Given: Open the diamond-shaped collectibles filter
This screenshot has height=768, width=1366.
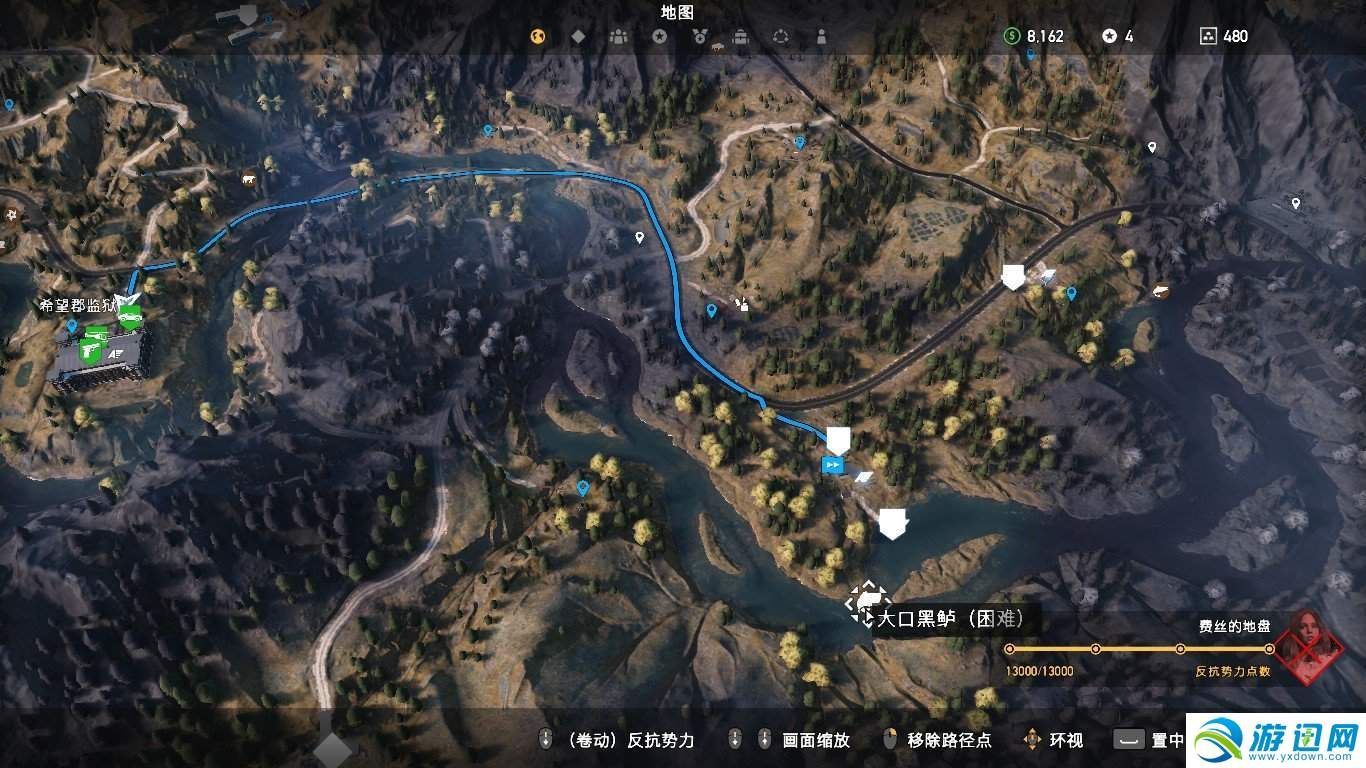Looking at the screenshot, I should 578,36.
